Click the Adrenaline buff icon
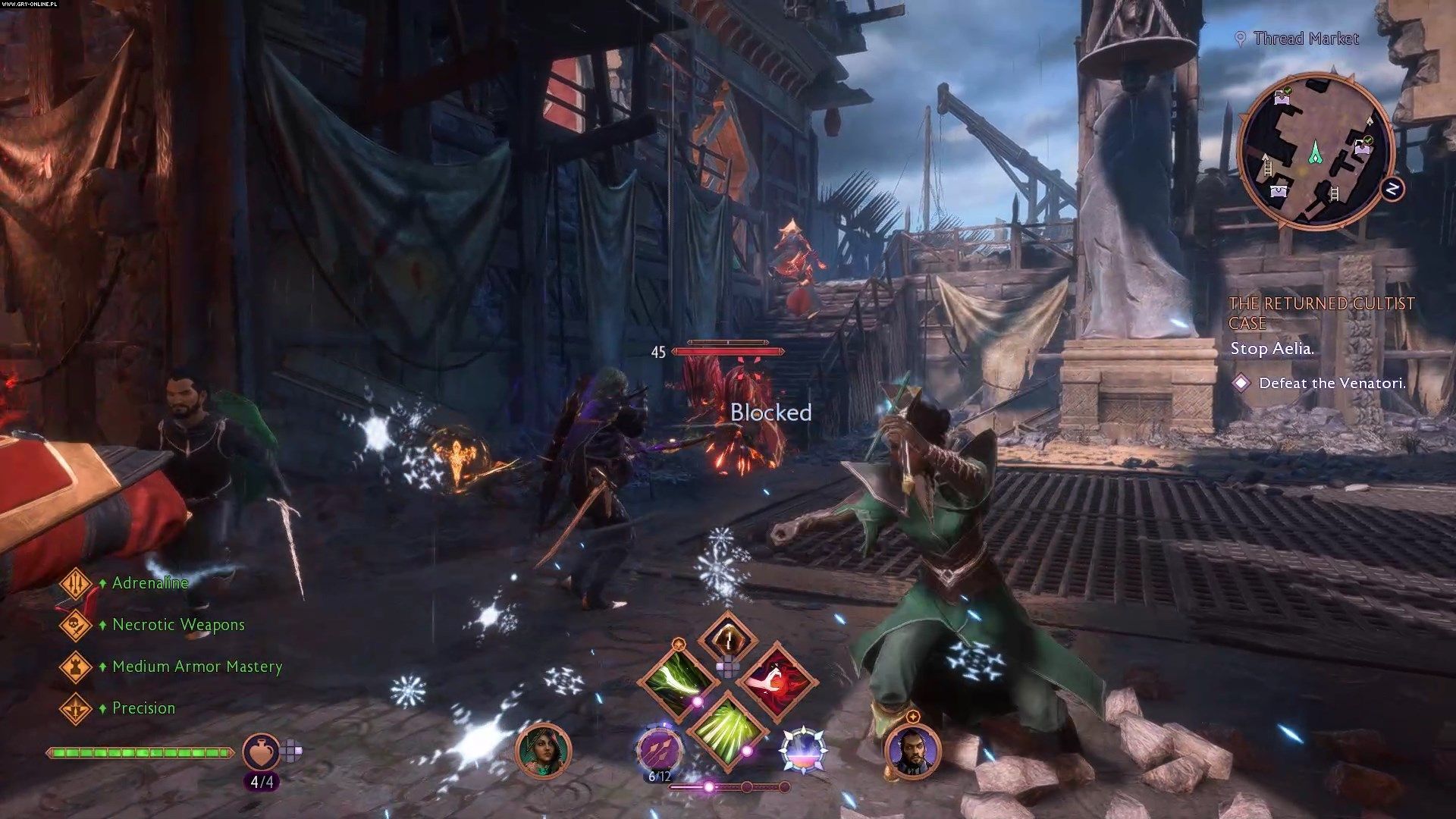The height and width of the screenshot is (819, 1456). (76, 583)
